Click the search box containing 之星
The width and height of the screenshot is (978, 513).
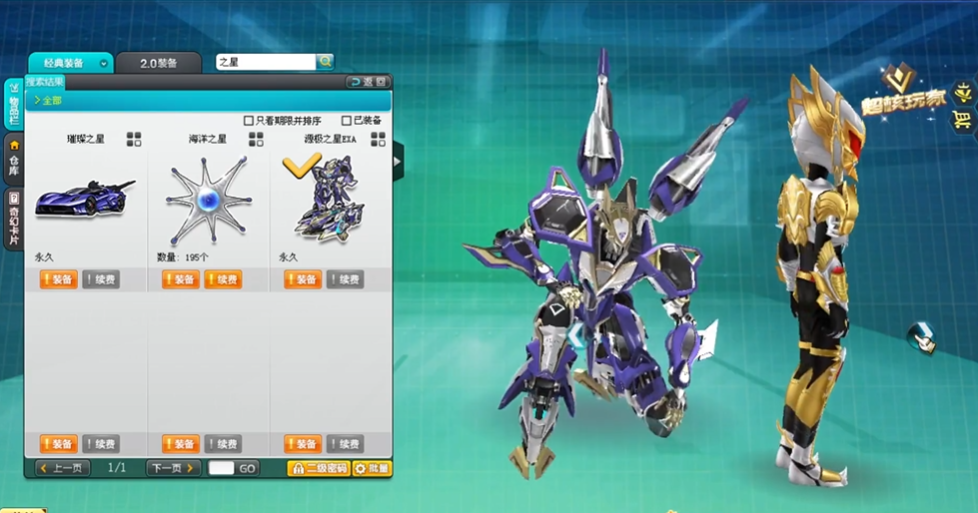point(265,62)
